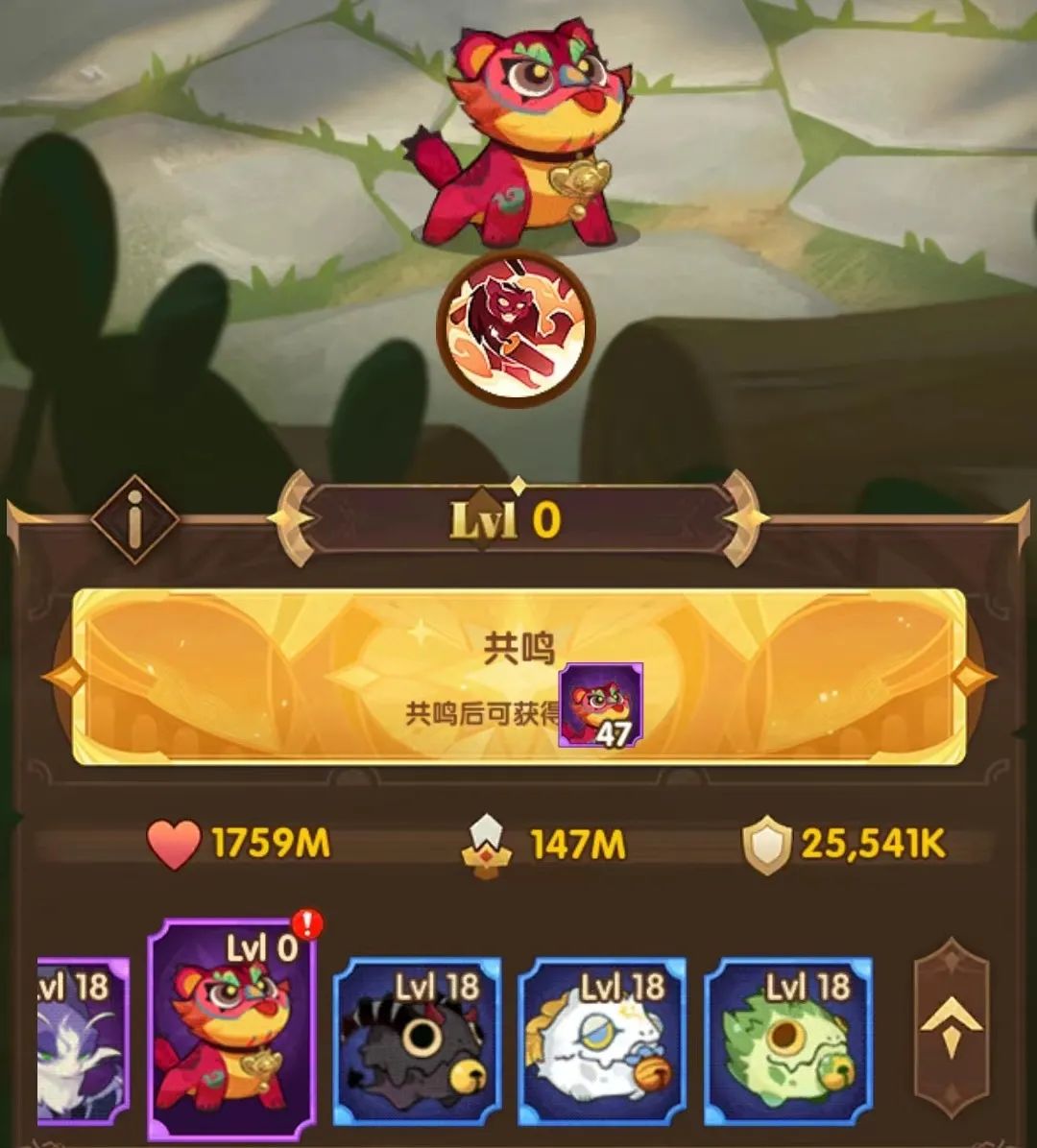Inspect the reward item marked 47
The image size is (1037, 1148).
(601, 706)
